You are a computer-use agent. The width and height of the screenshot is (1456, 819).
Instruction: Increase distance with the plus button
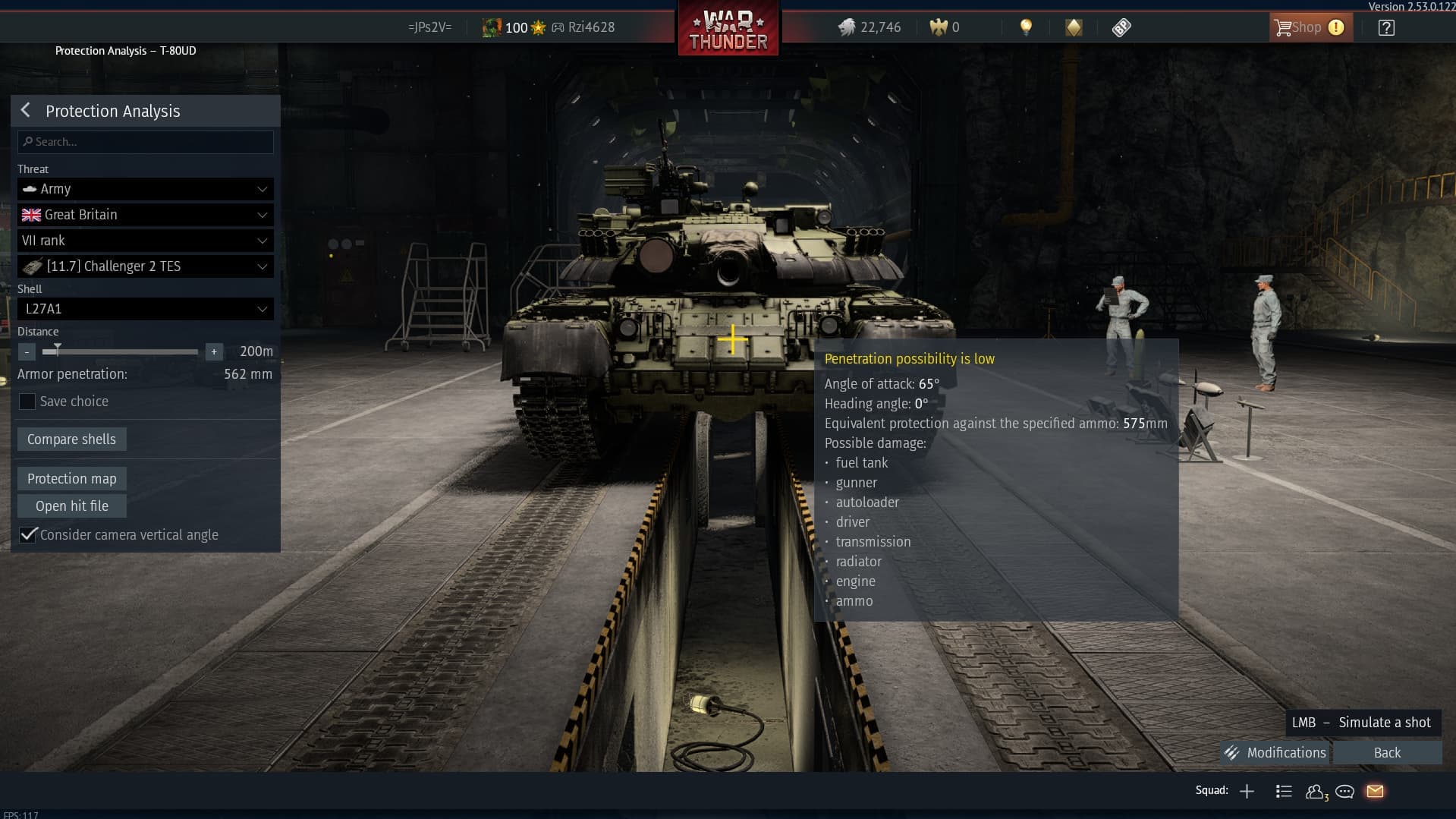(x=214, y=352)
